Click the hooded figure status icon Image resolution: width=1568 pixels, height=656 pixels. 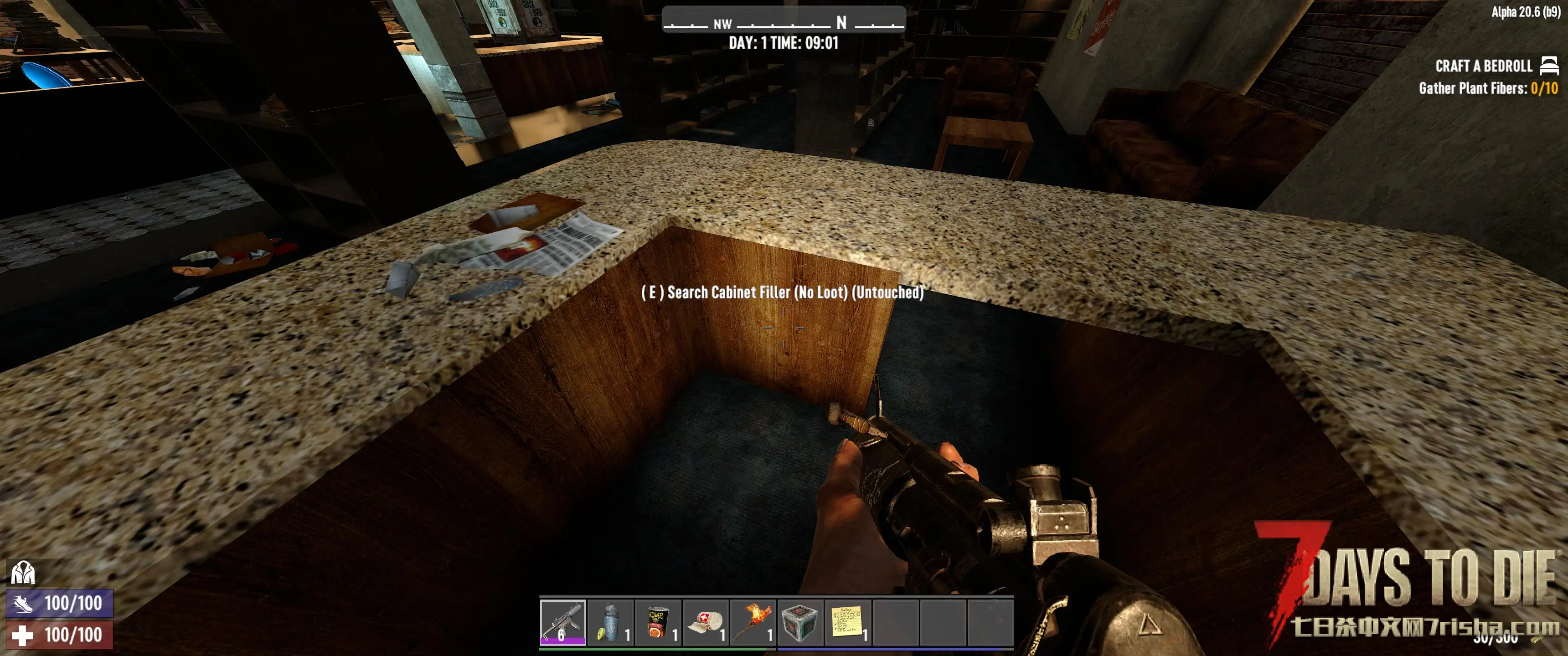(23, 573)
